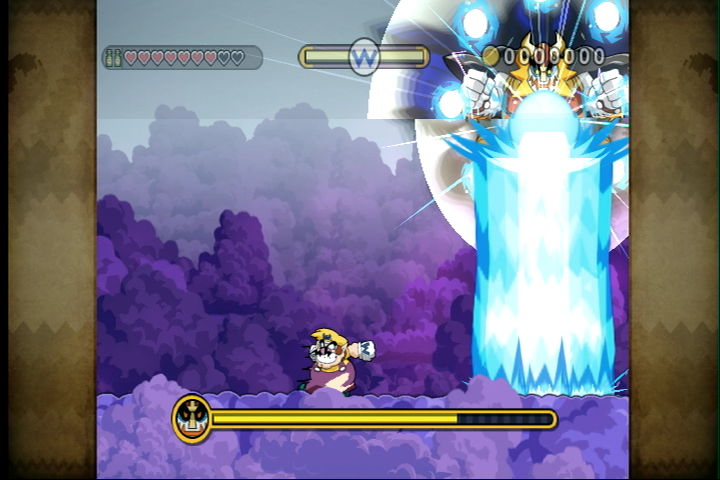Click the W emblem on the shake gauge
This screenshot has height=480, width=720.
(x=364, y=56)
